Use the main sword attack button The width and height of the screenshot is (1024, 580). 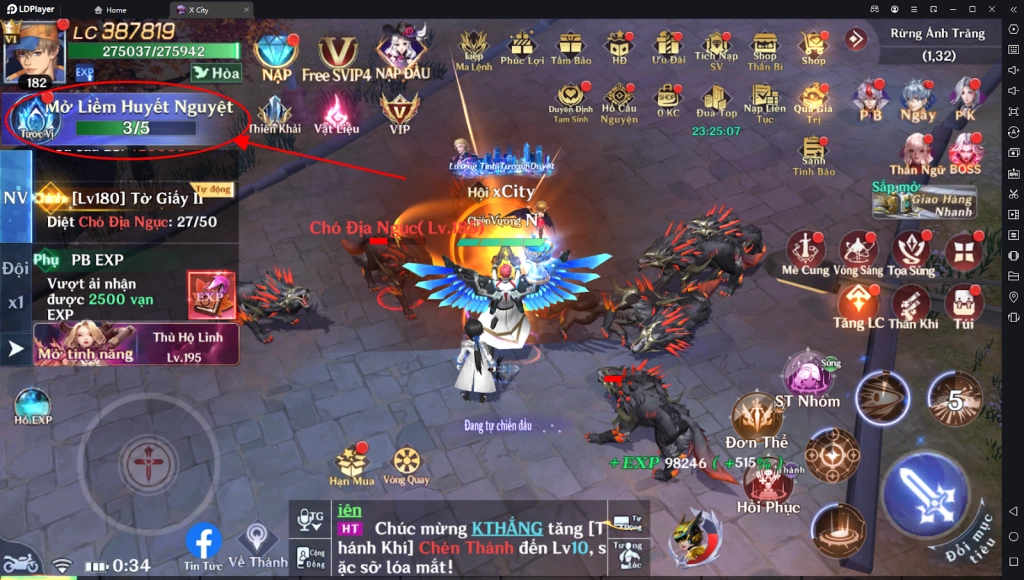tap(925, 491)
